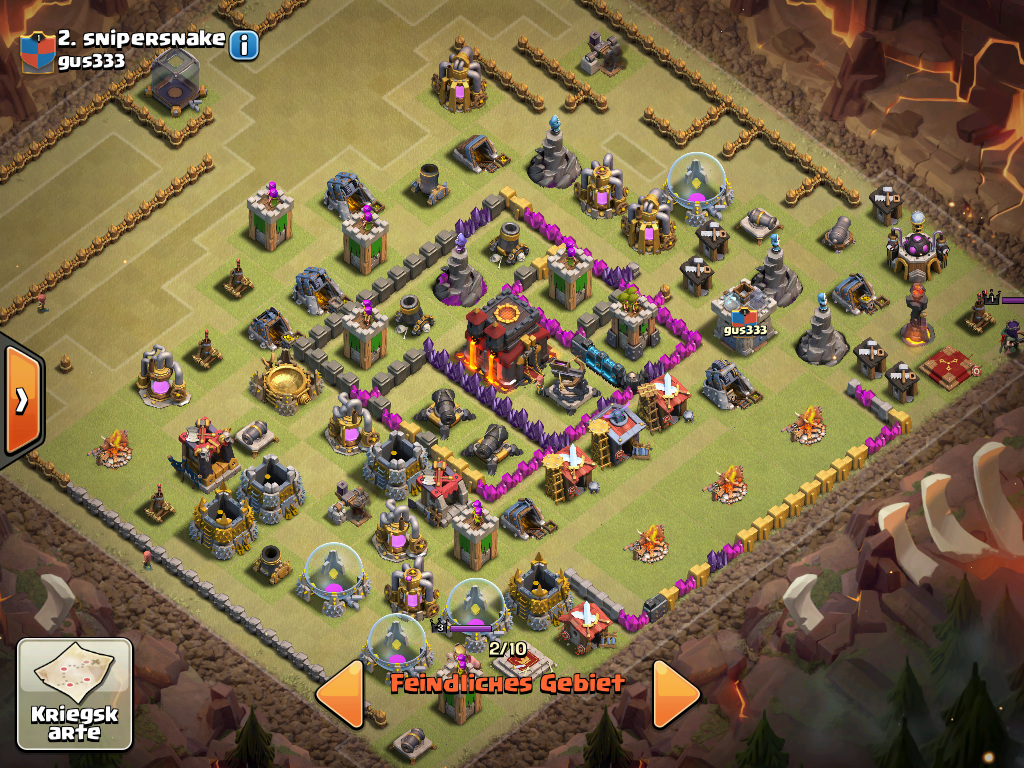This screenshot has width=1024, height=768.
Task: Expand the orange side panel arrow
Action: coord(21,399)
